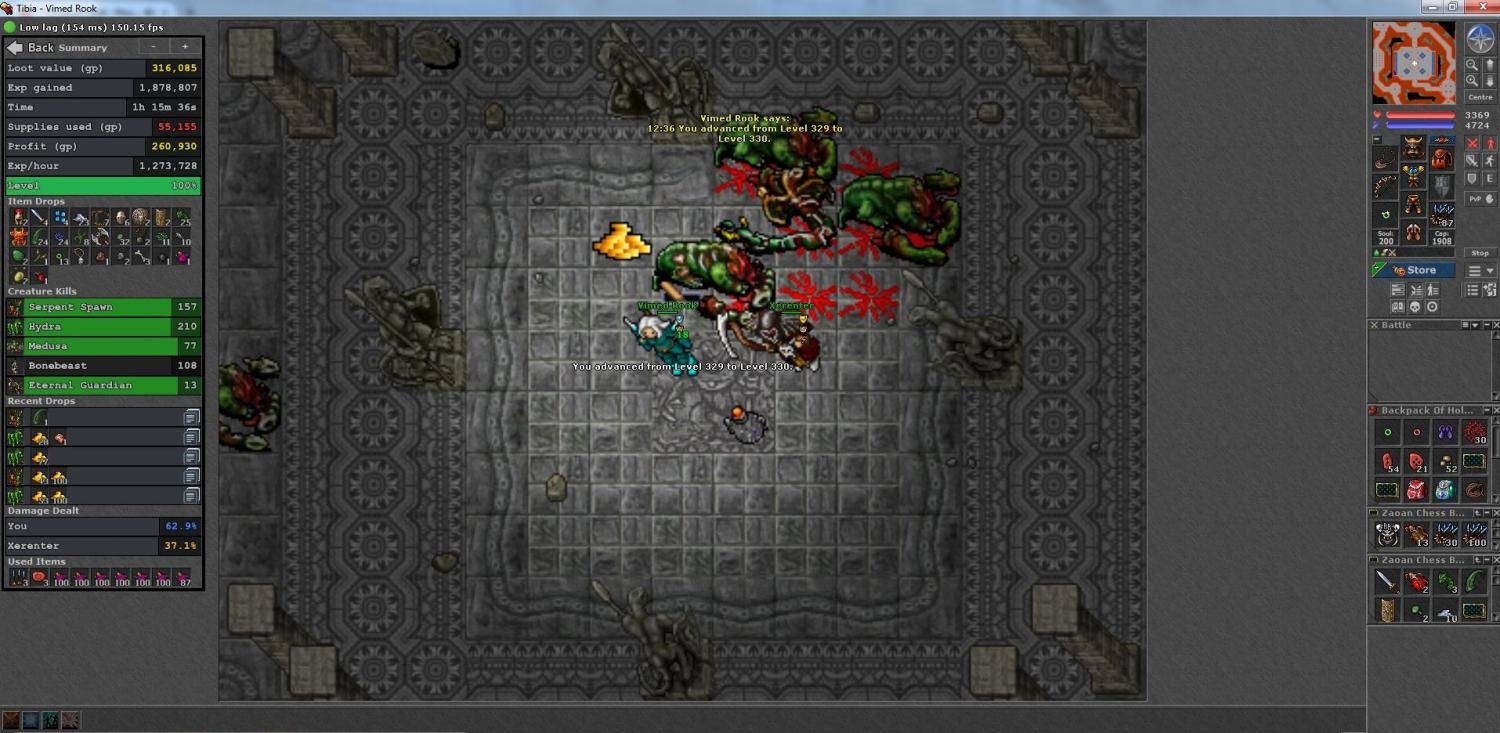Click the plus button beside Summary
The image size is (1500, 733).
click(185, 47)
